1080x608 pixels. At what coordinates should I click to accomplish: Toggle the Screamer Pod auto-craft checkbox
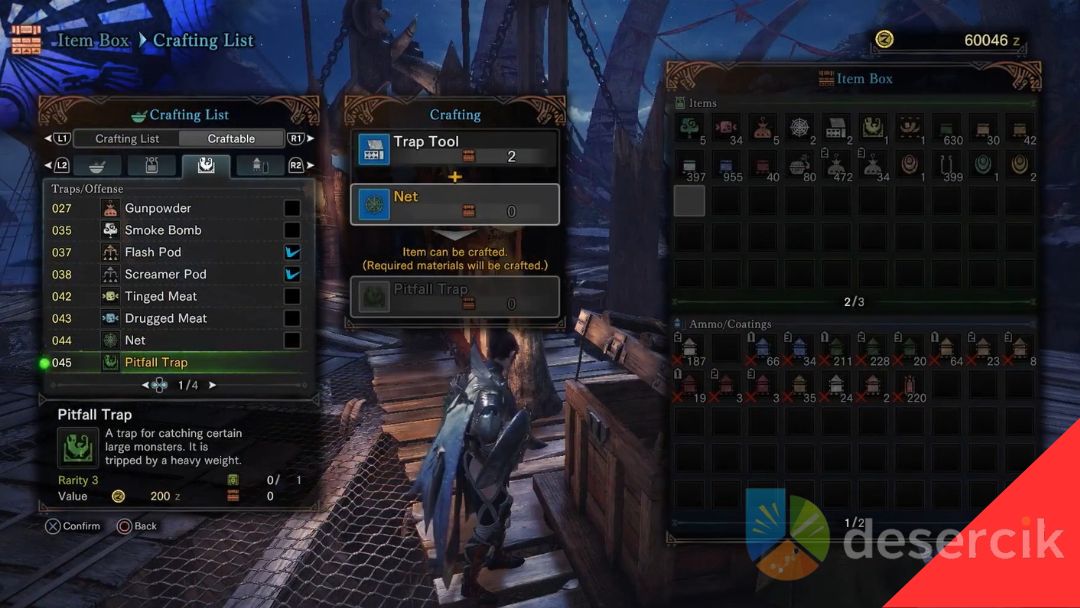coord(292,274)
